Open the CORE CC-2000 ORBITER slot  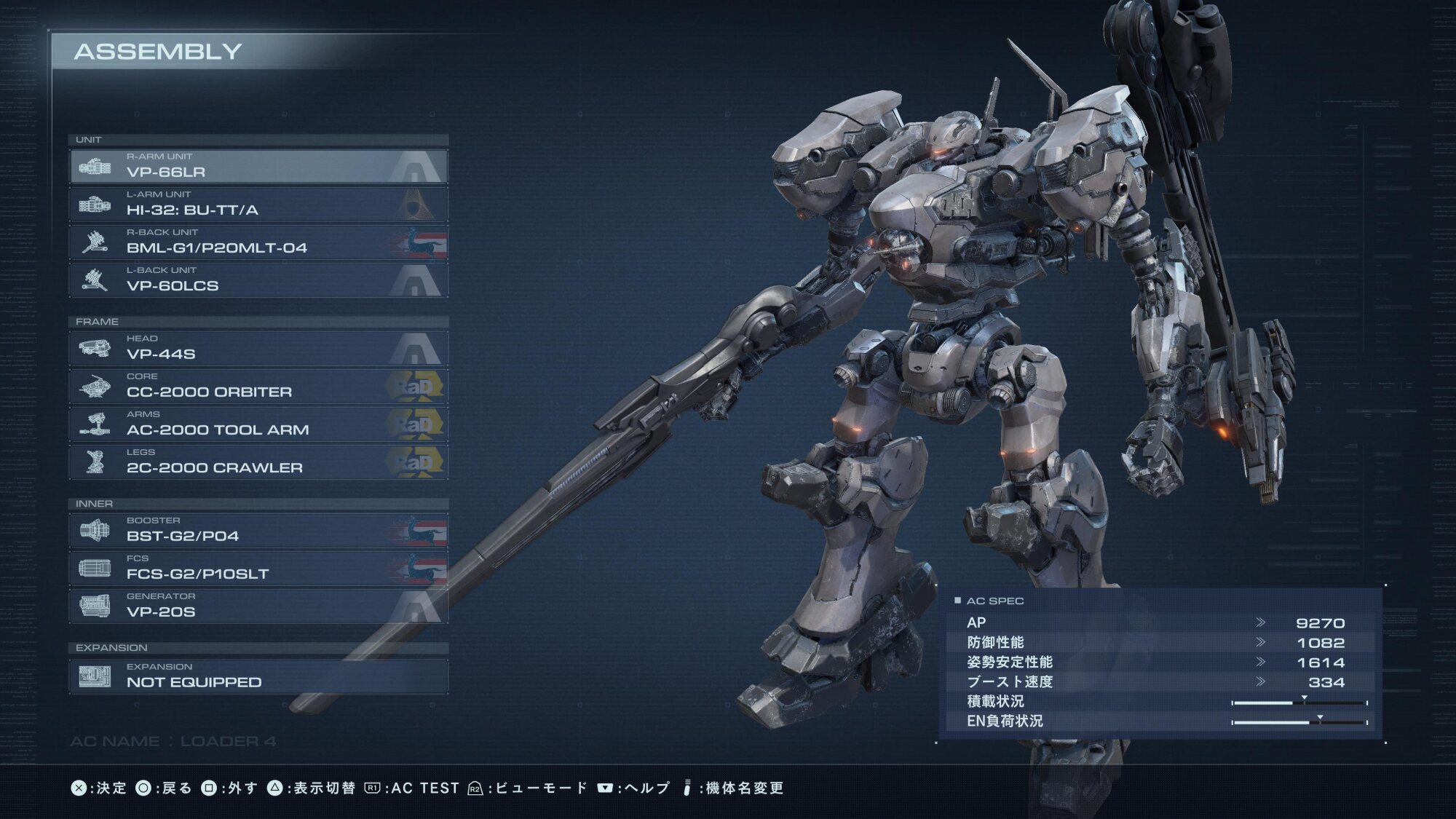[258, 387]
